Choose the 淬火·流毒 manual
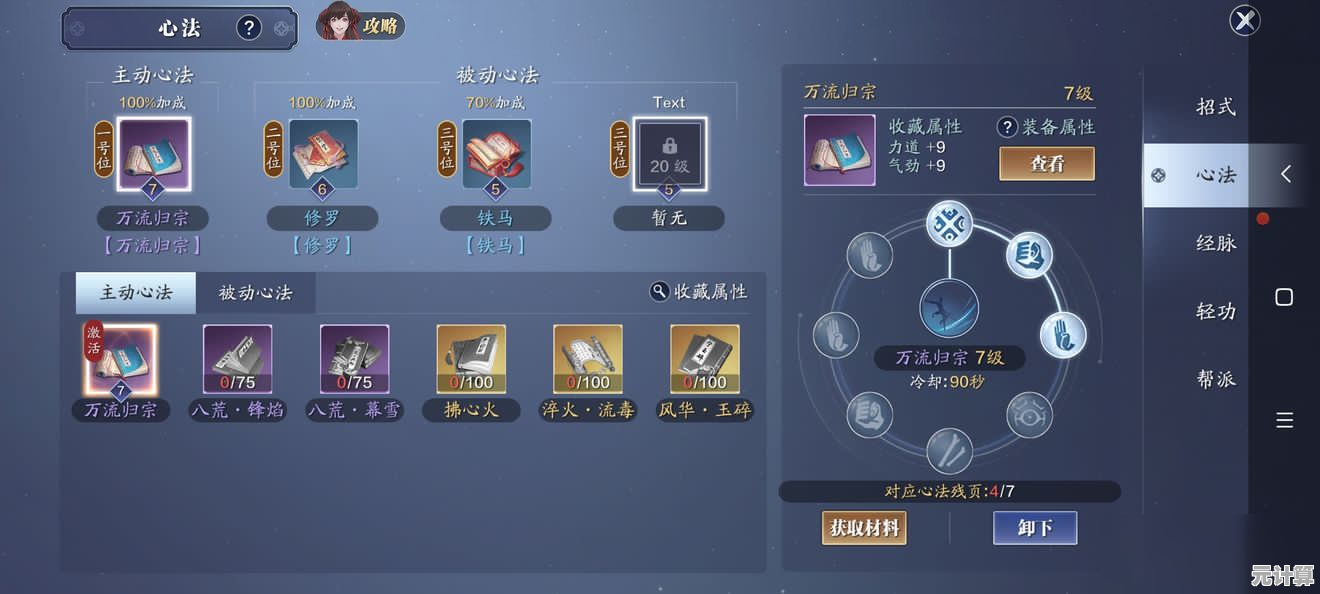The image size is (1320, 594). coord(588,359)
